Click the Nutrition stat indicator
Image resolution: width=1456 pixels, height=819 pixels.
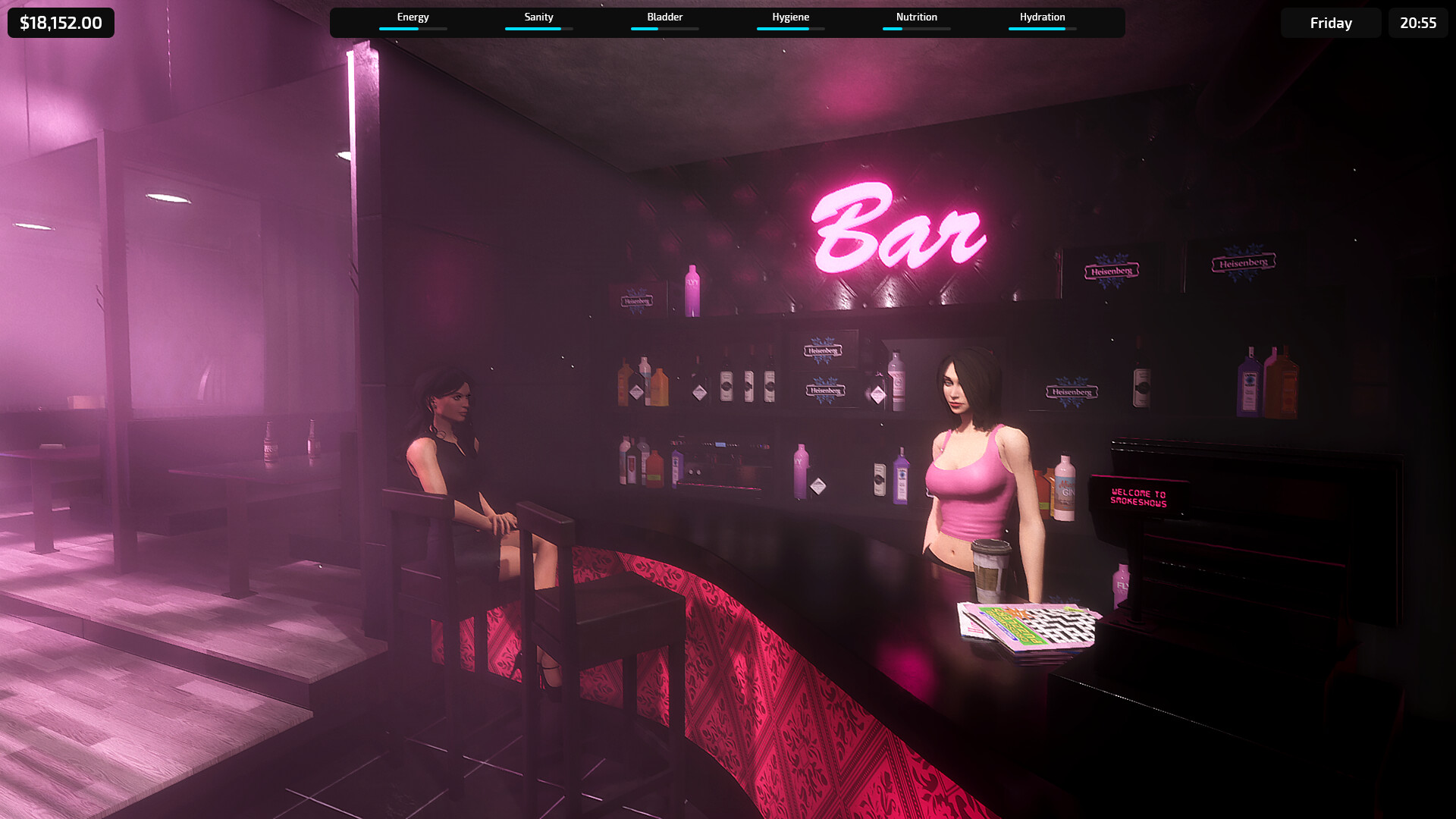[x=916, y=17]
